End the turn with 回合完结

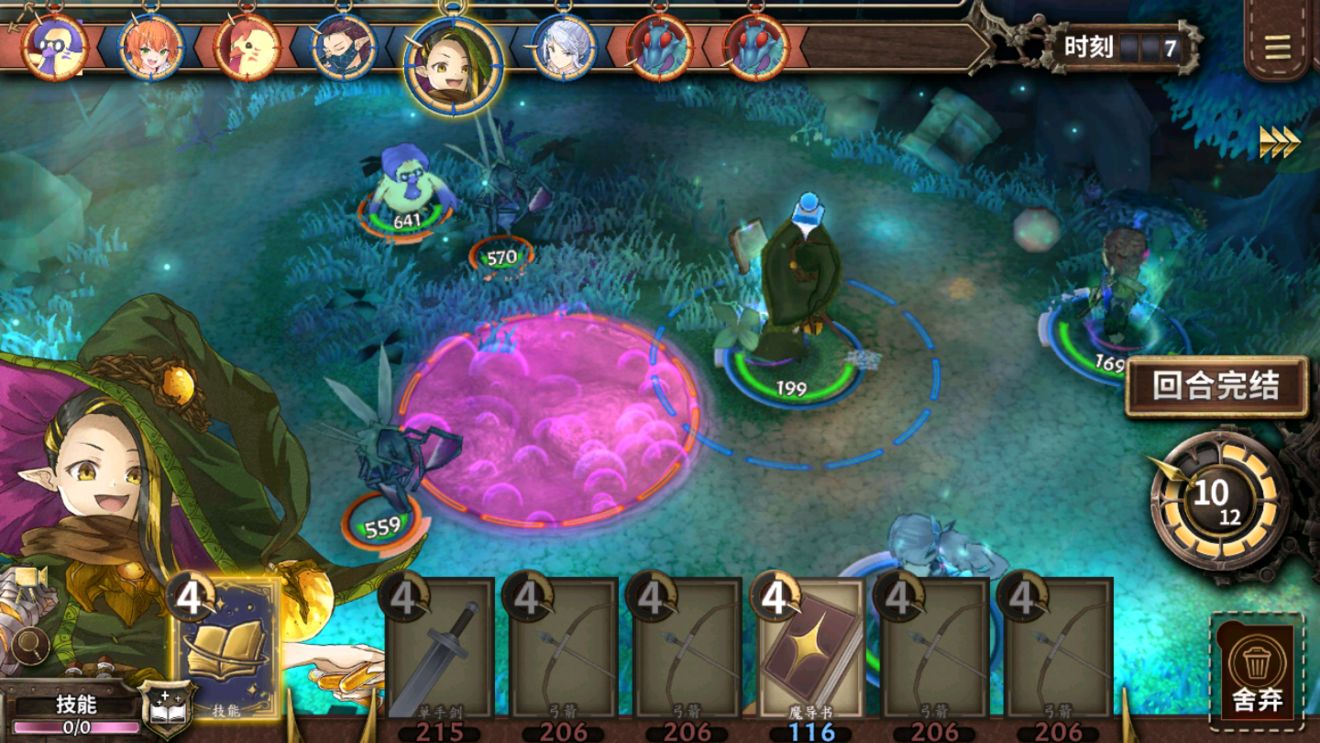point(1216,386)
